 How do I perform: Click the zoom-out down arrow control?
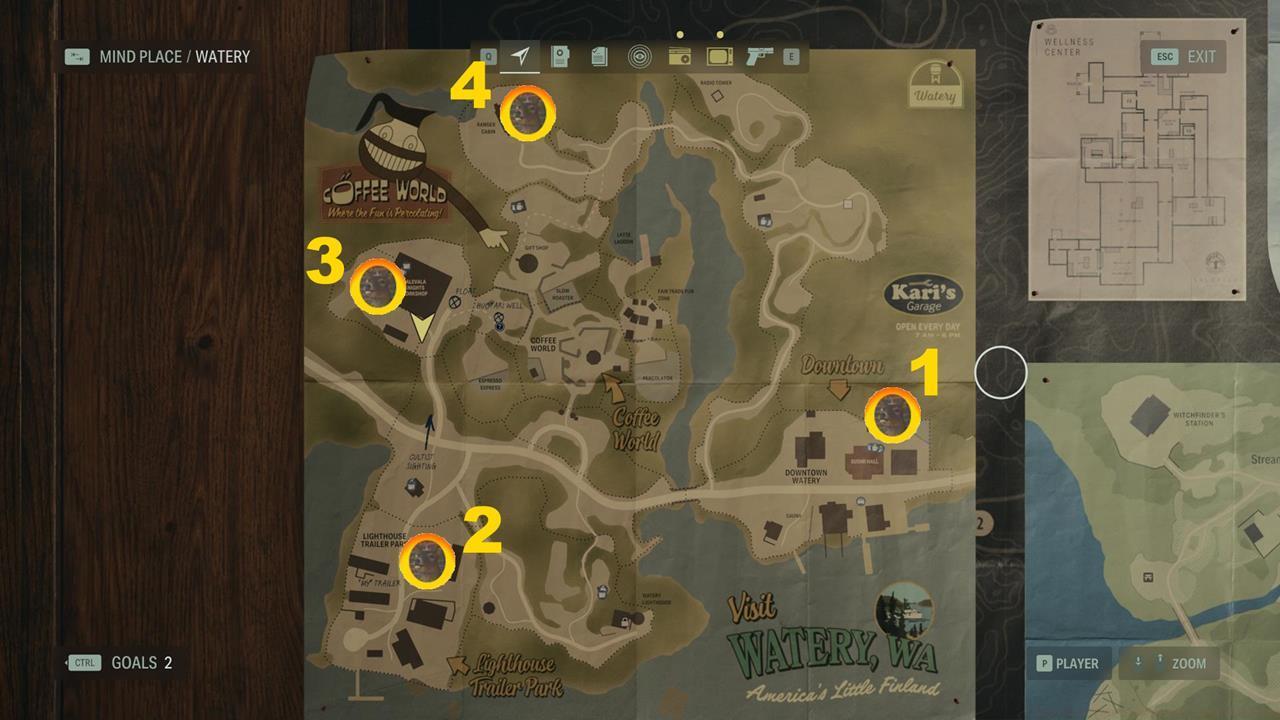point(1139,662)
